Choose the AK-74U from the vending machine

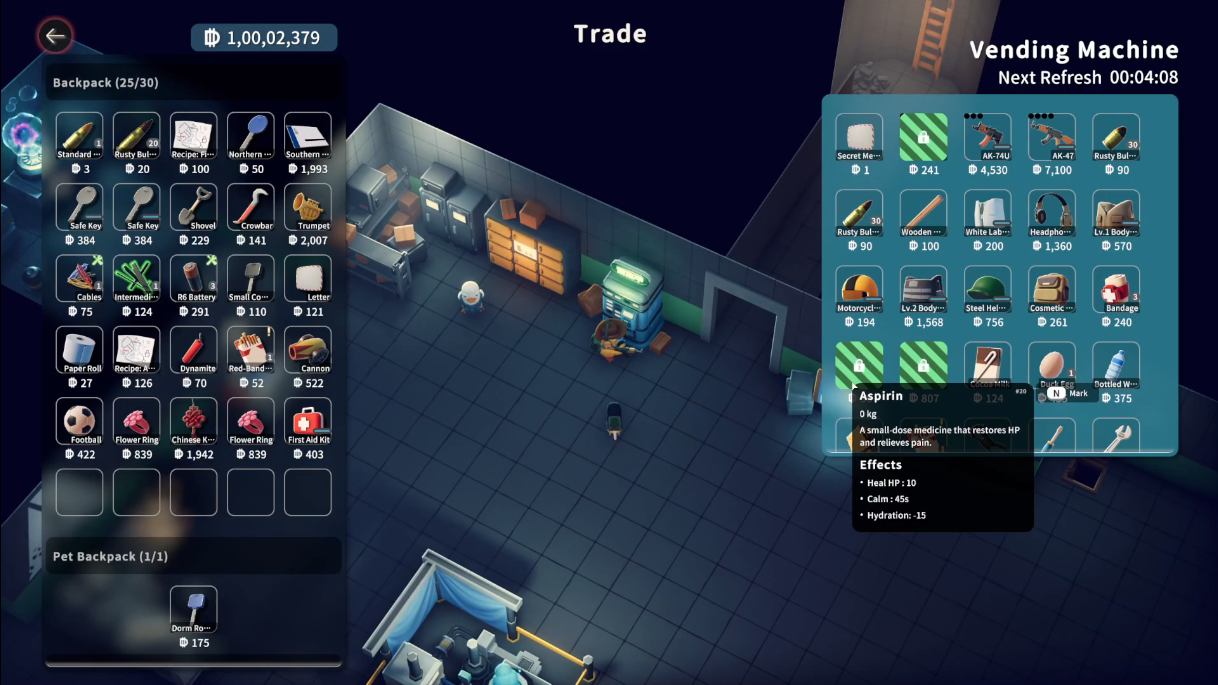(987, 138)
